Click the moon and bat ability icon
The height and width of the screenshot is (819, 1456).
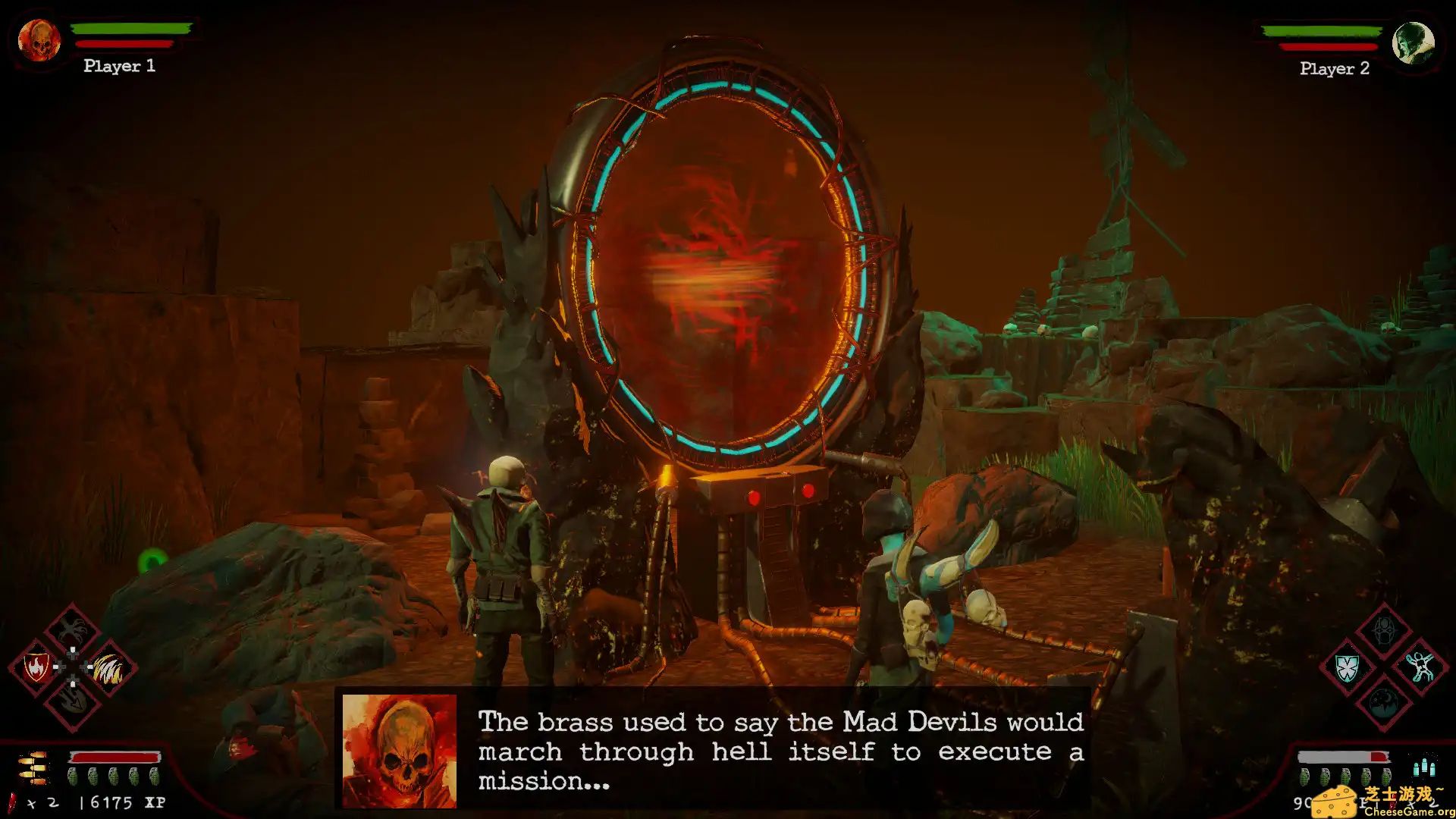pyautogui.click(x=1384, y=703)
